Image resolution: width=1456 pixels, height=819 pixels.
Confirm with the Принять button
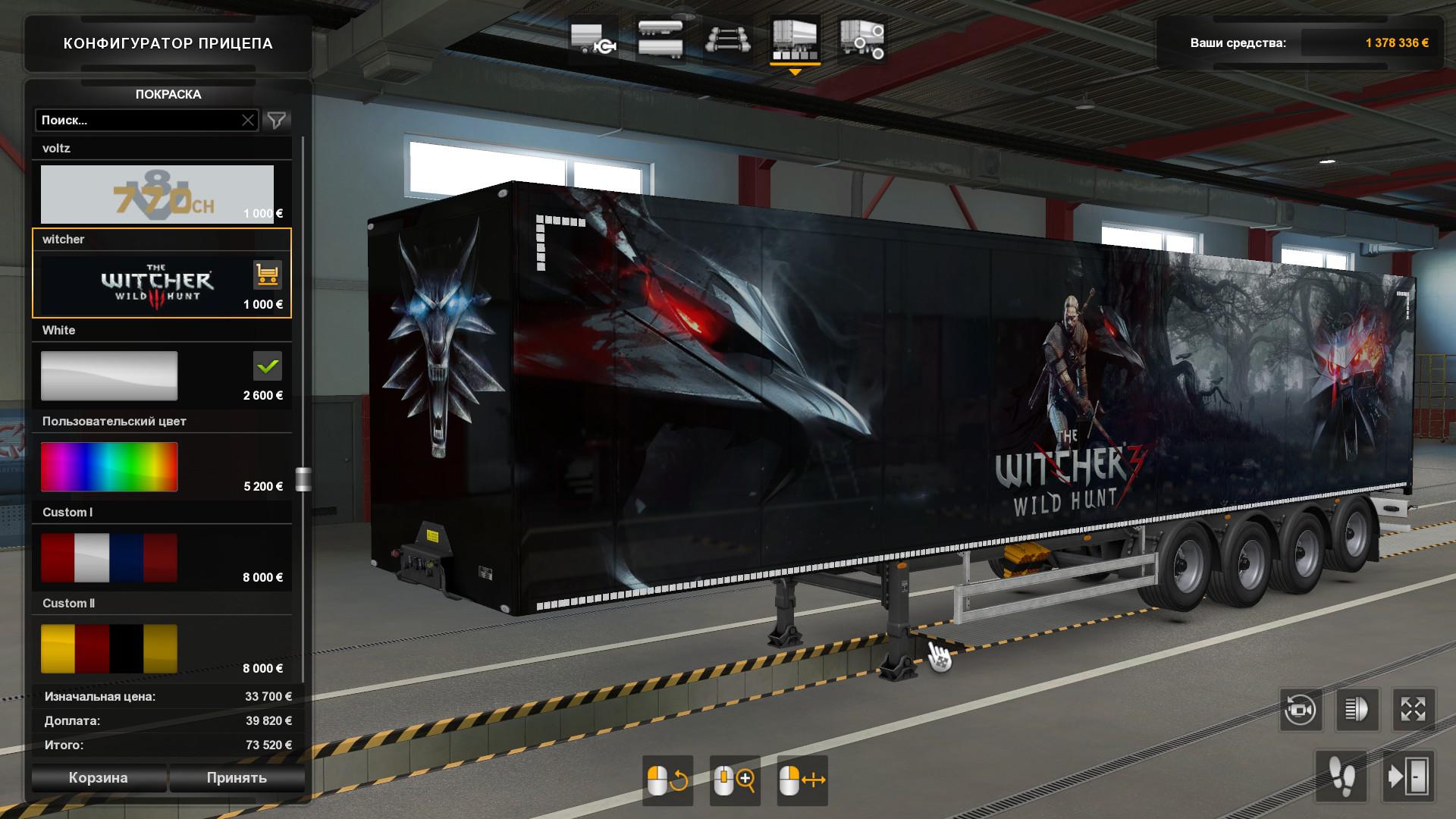pyautogui.click(x=237, y=778)
